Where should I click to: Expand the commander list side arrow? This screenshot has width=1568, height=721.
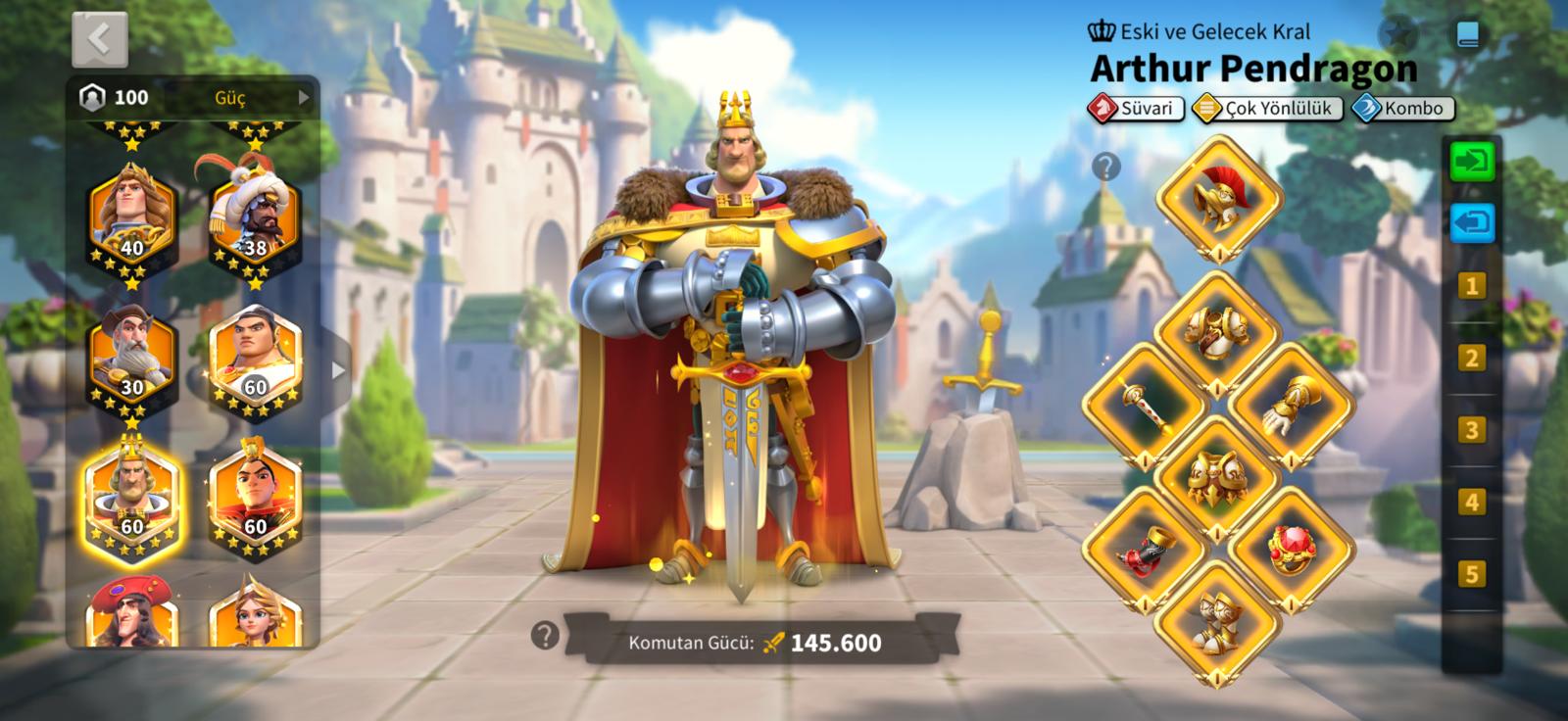click(338, 370)
